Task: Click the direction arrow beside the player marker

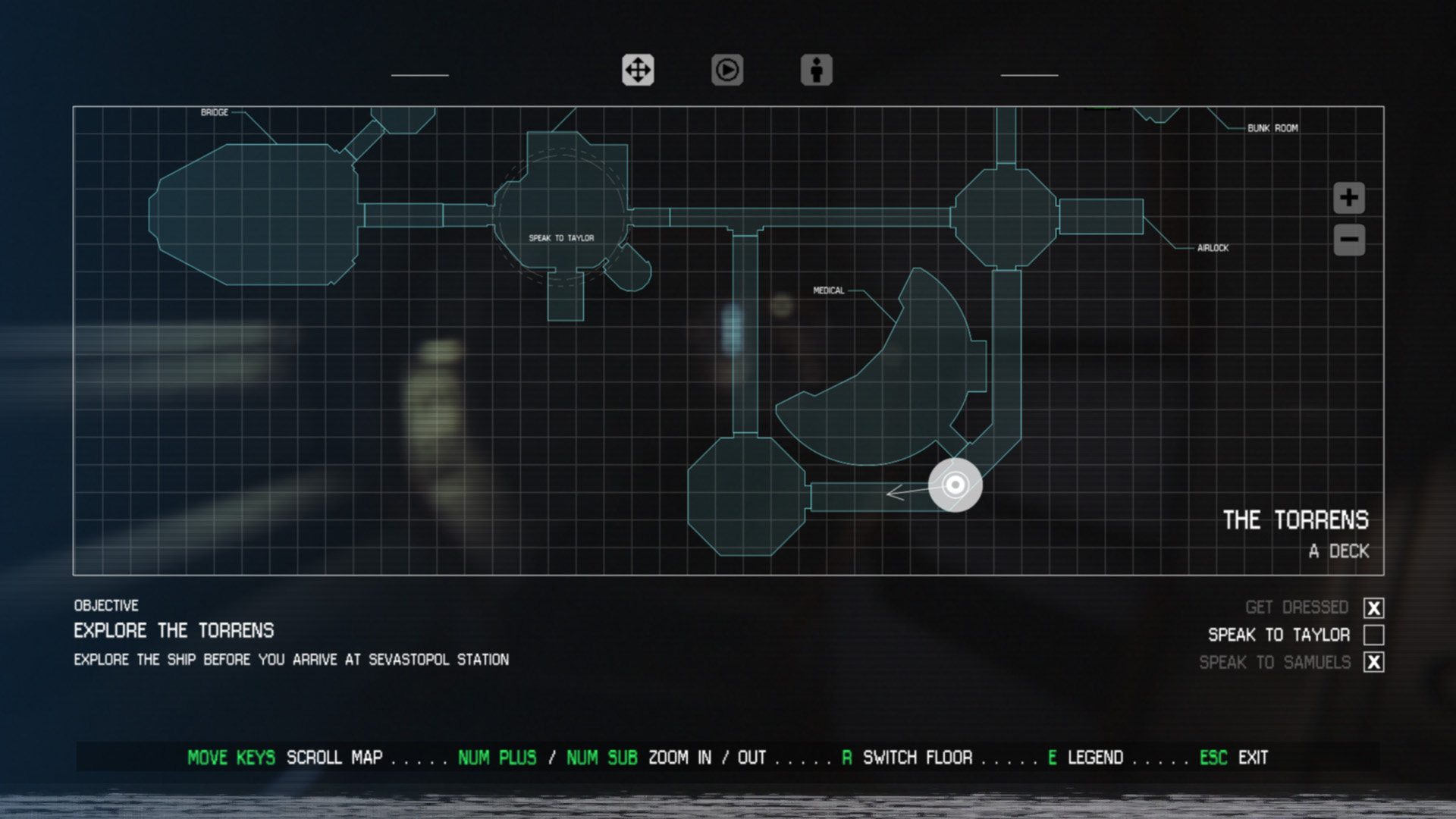Action: tap(906, 493)
